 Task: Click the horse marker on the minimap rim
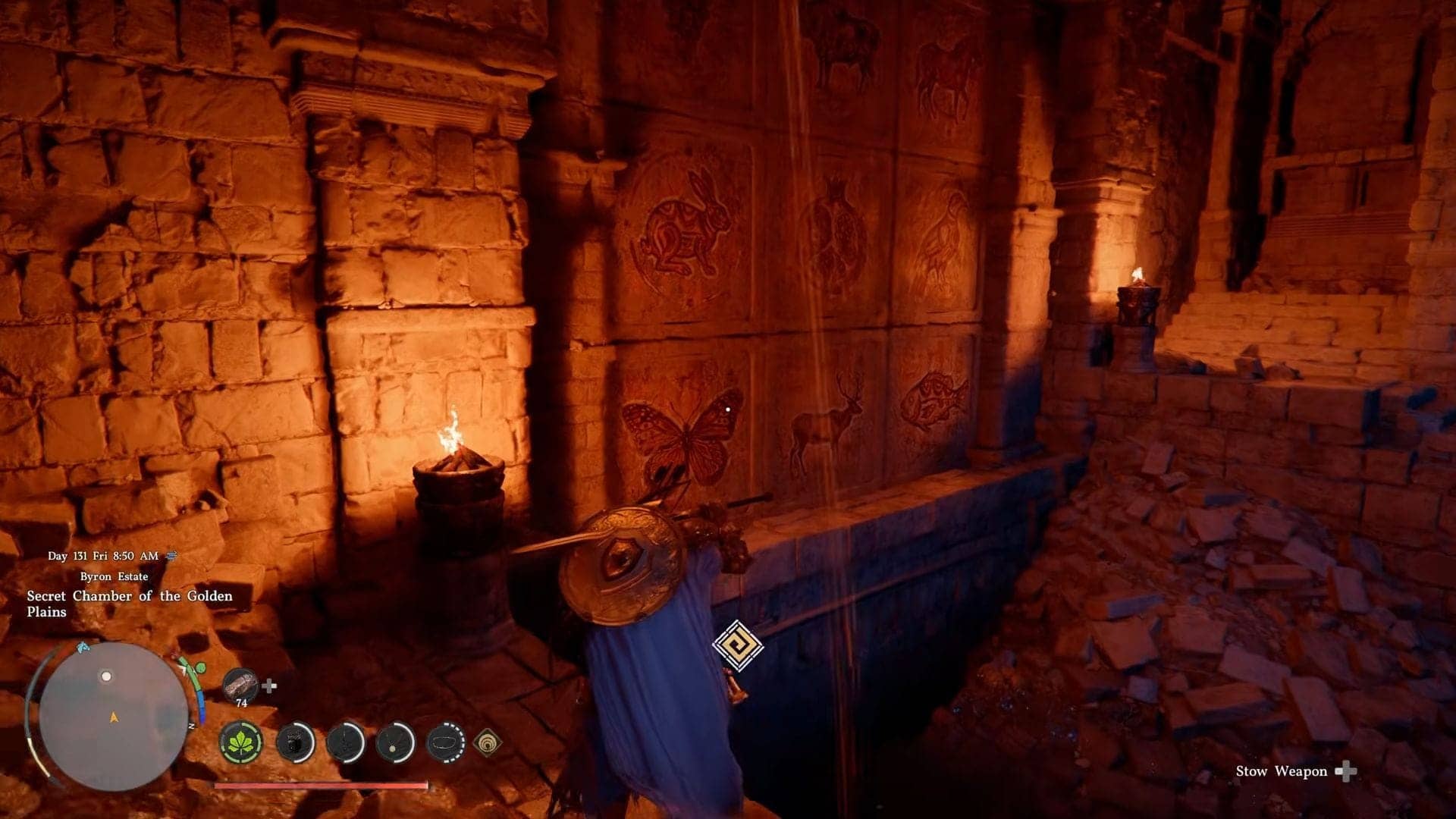point(83,649)
